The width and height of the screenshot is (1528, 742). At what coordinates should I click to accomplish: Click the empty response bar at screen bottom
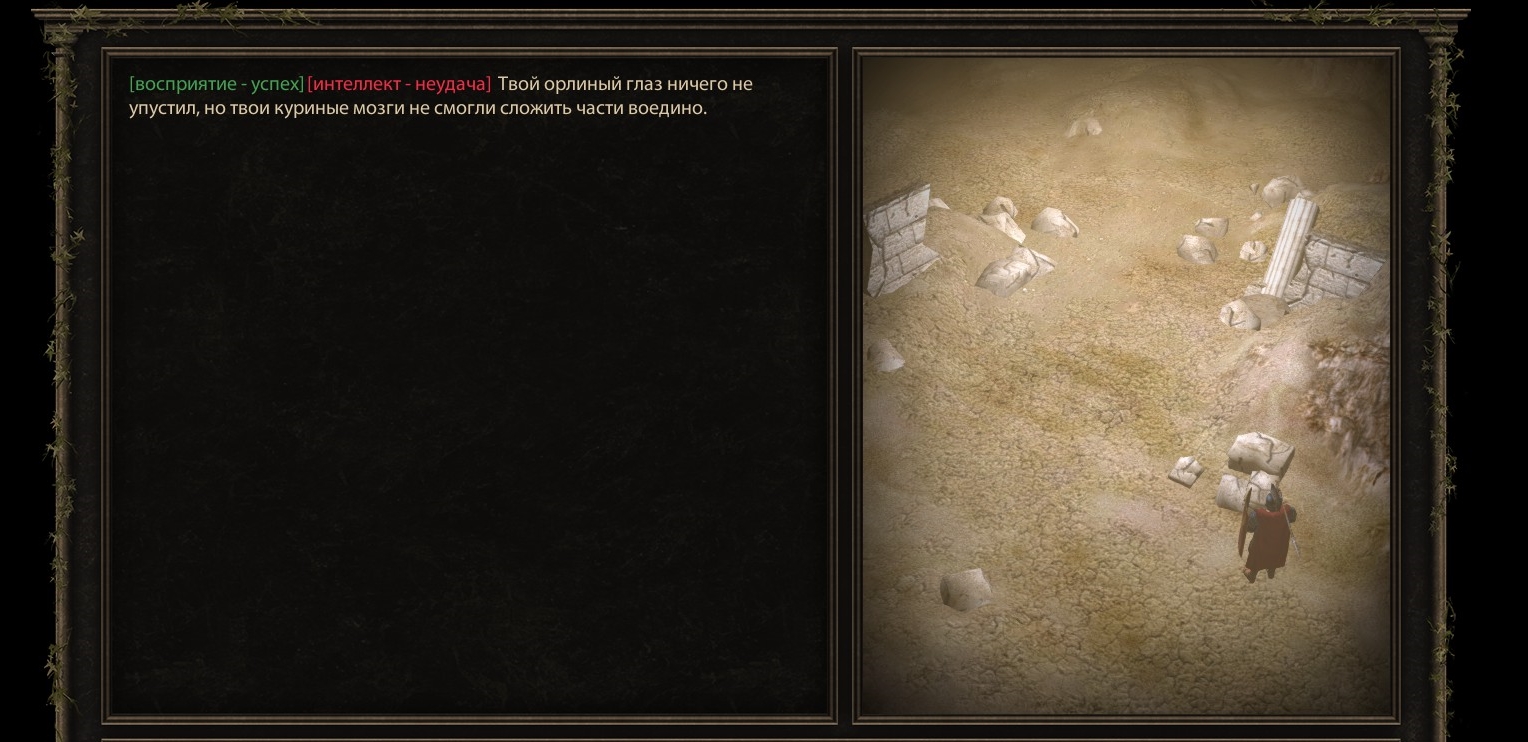coord(764,738)
